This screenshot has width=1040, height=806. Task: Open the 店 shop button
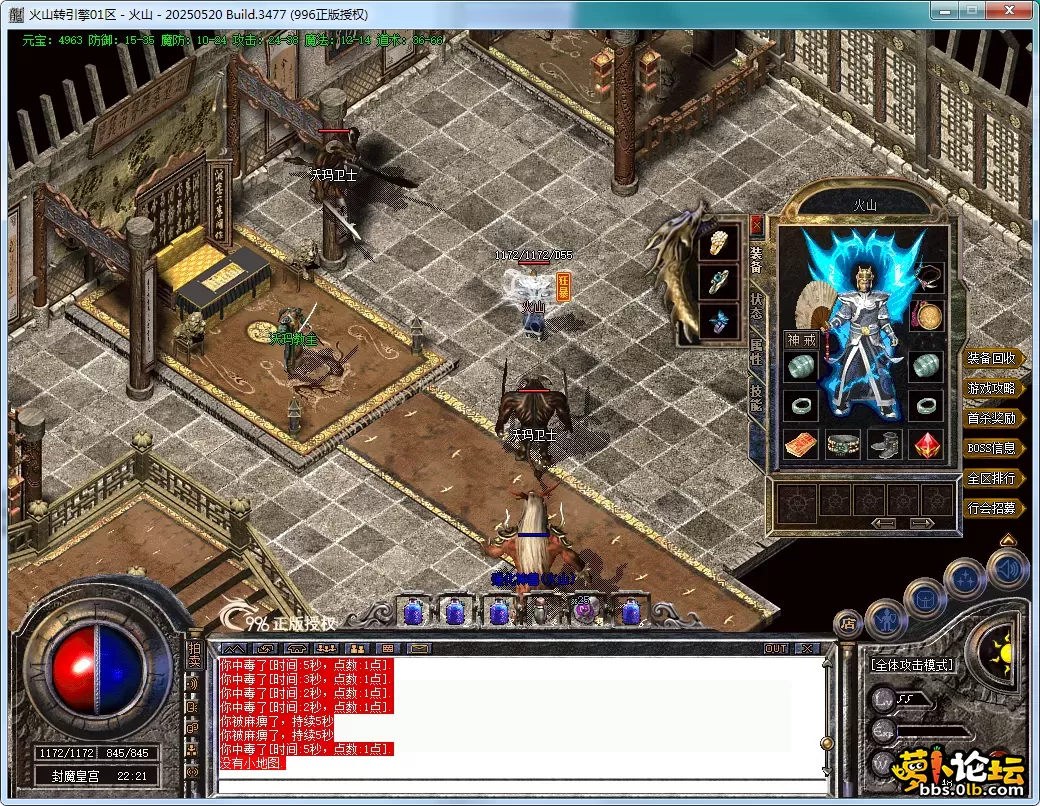pyautogui.click(x=846, y=624)
